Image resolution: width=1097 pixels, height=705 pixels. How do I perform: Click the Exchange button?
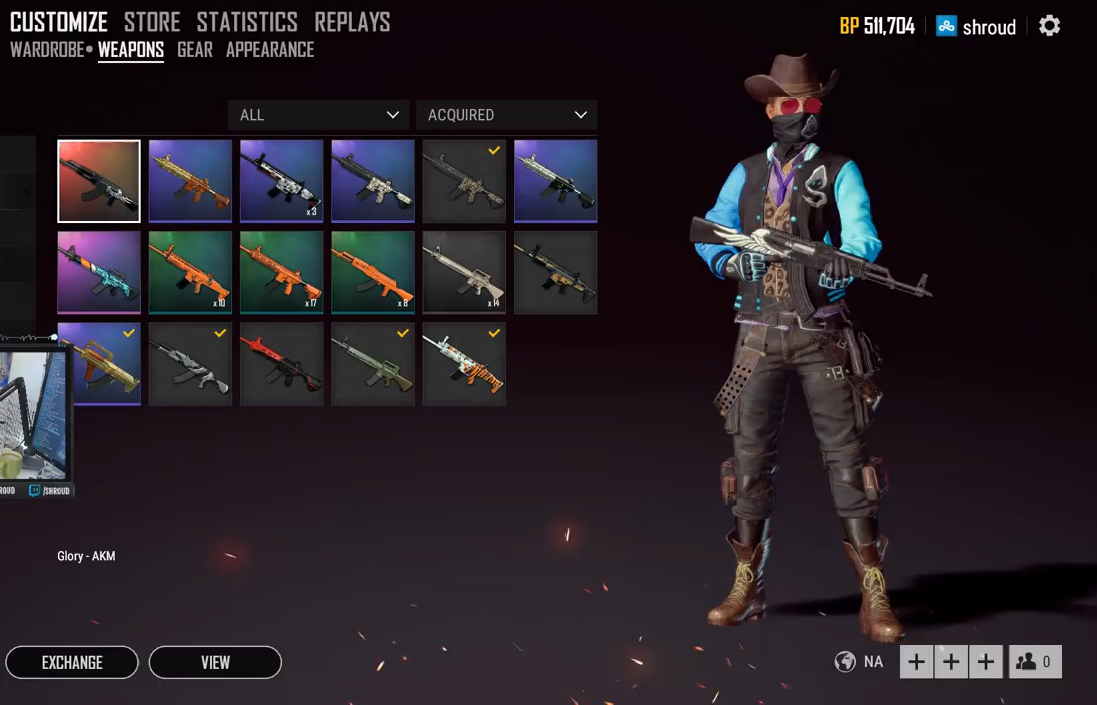pyautogui.click(x=72, y=662)
